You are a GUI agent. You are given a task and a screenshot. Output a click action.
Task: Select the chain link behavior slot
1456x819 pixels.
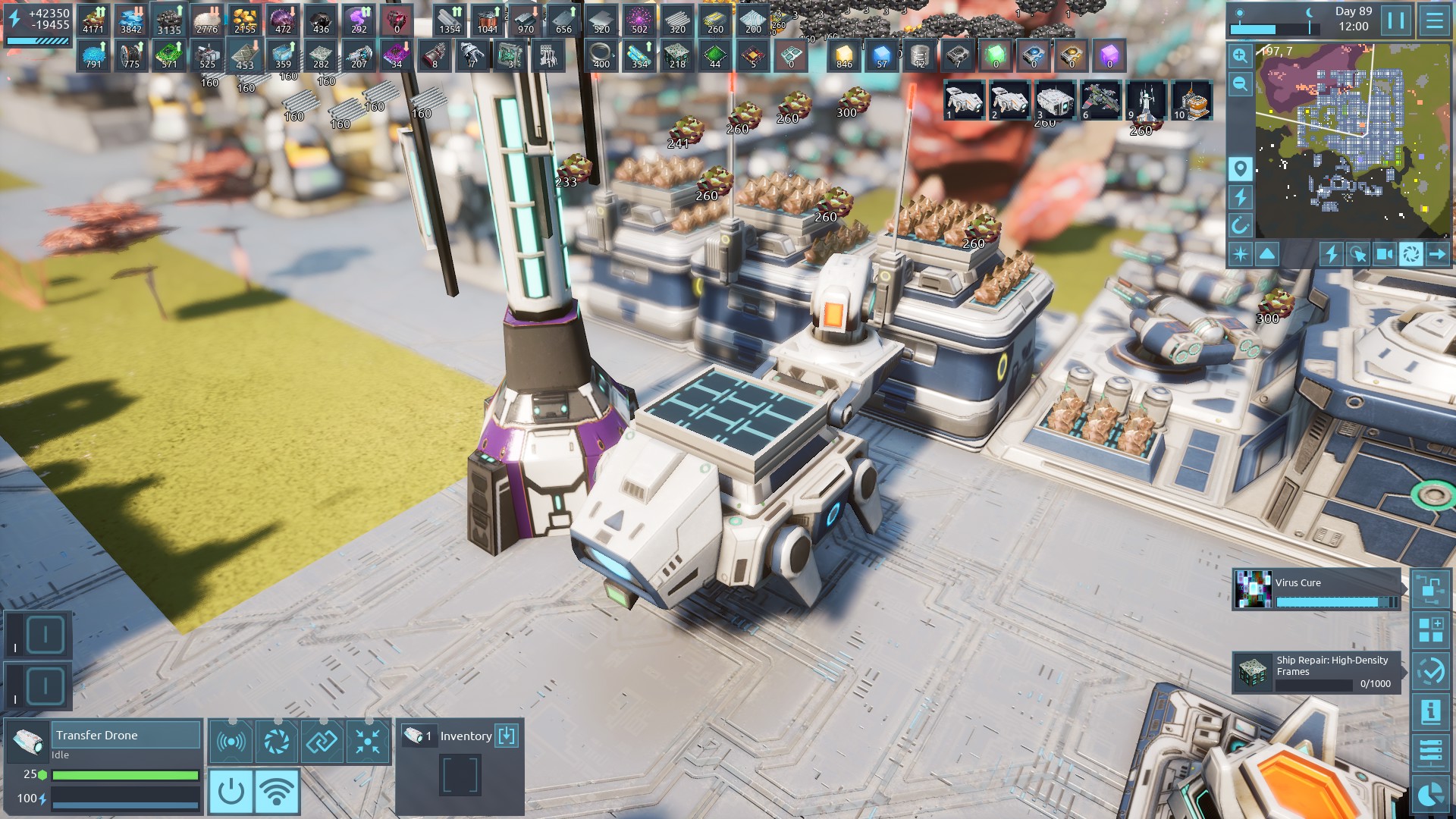322,742
